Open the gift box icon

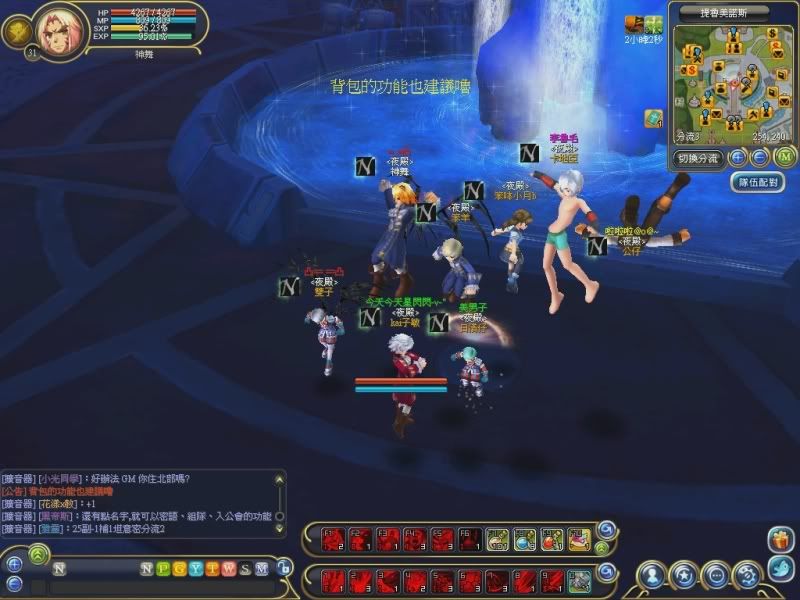pyautogui.click(x=780, y=541)
